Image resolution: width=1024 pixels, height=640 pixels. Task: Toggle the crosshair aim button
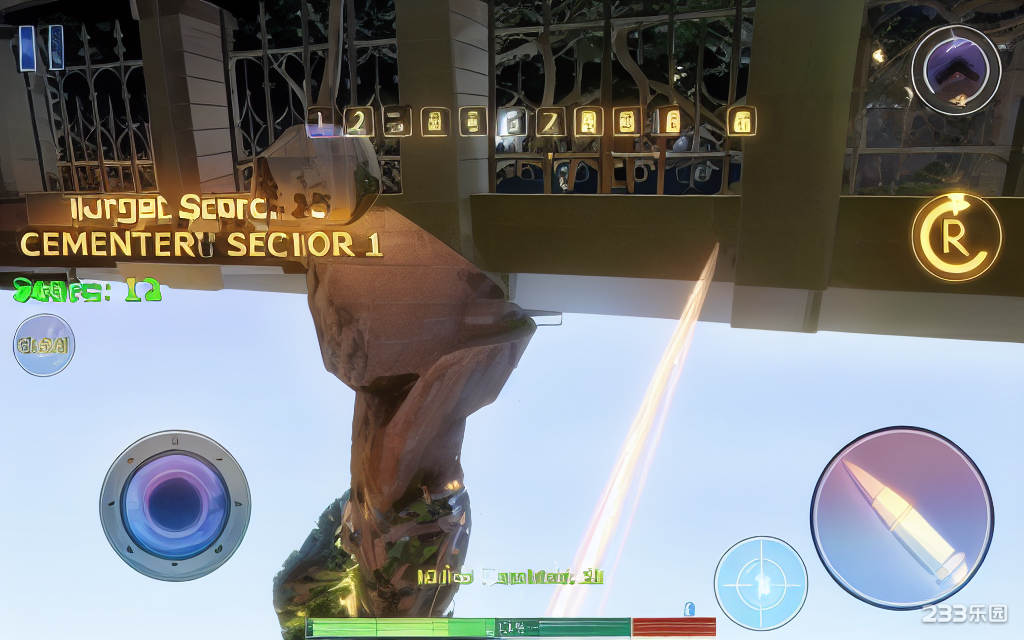[760, 583]
